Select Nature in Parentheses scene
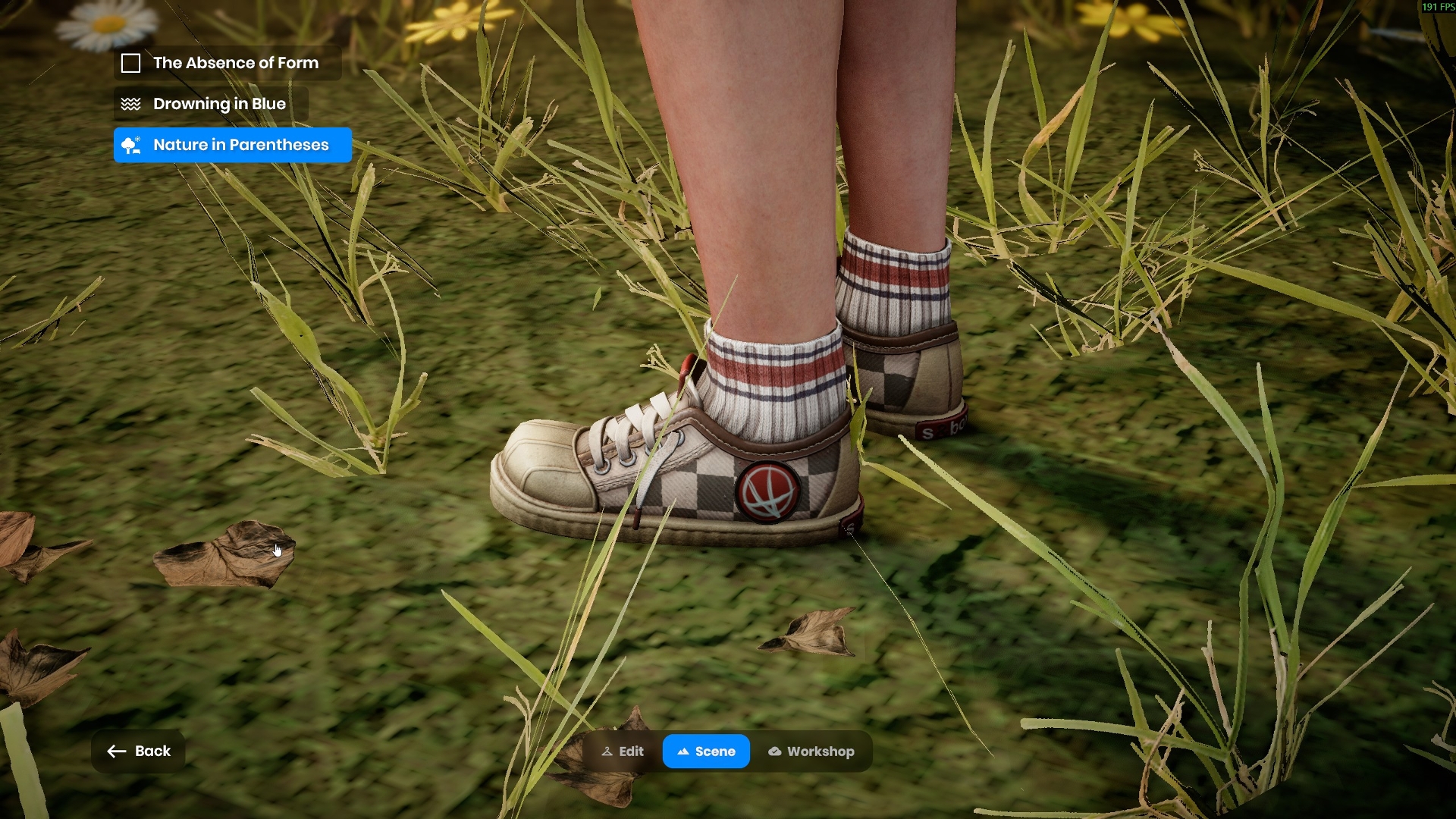 232,145
